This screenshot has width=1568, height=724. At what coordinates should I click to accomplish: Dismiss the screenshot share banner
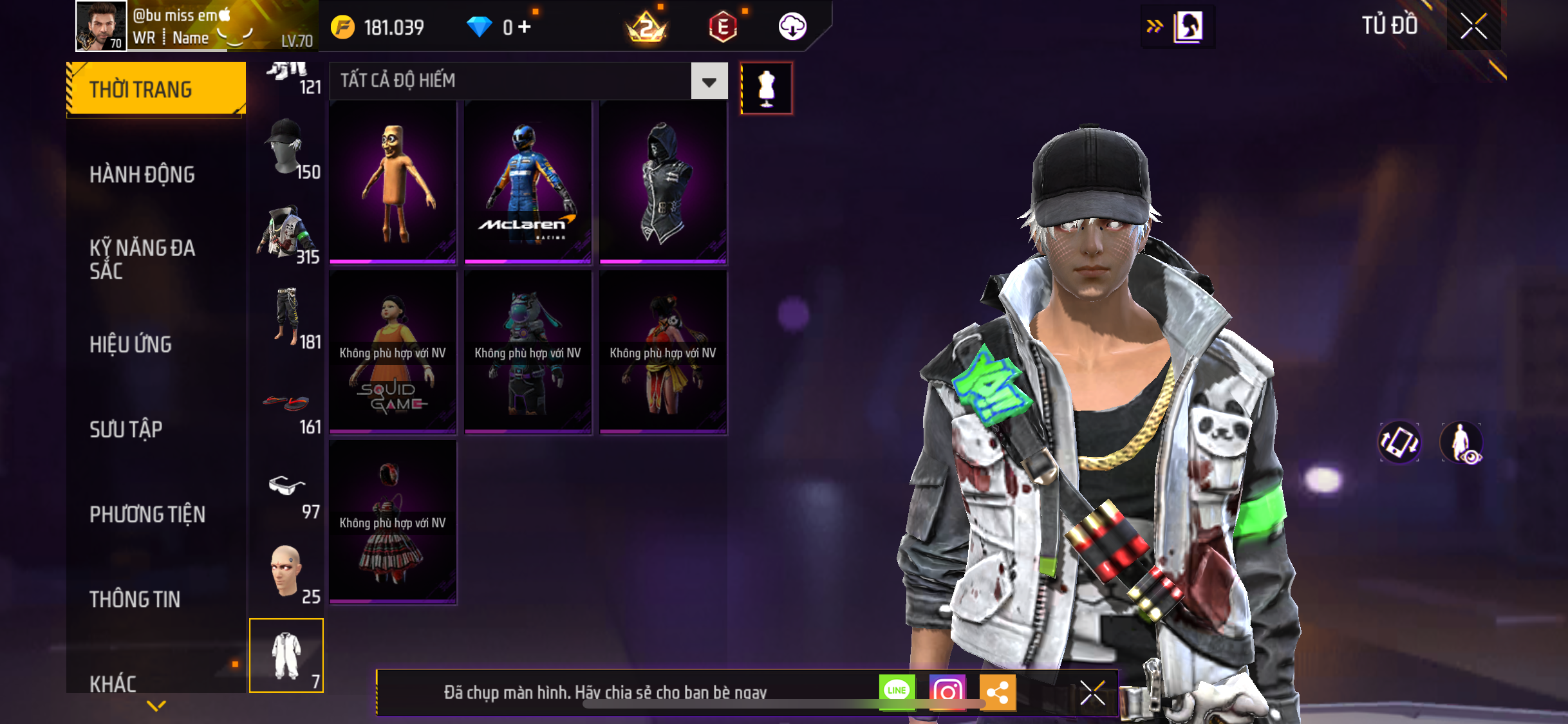[x=1092, y=692]
